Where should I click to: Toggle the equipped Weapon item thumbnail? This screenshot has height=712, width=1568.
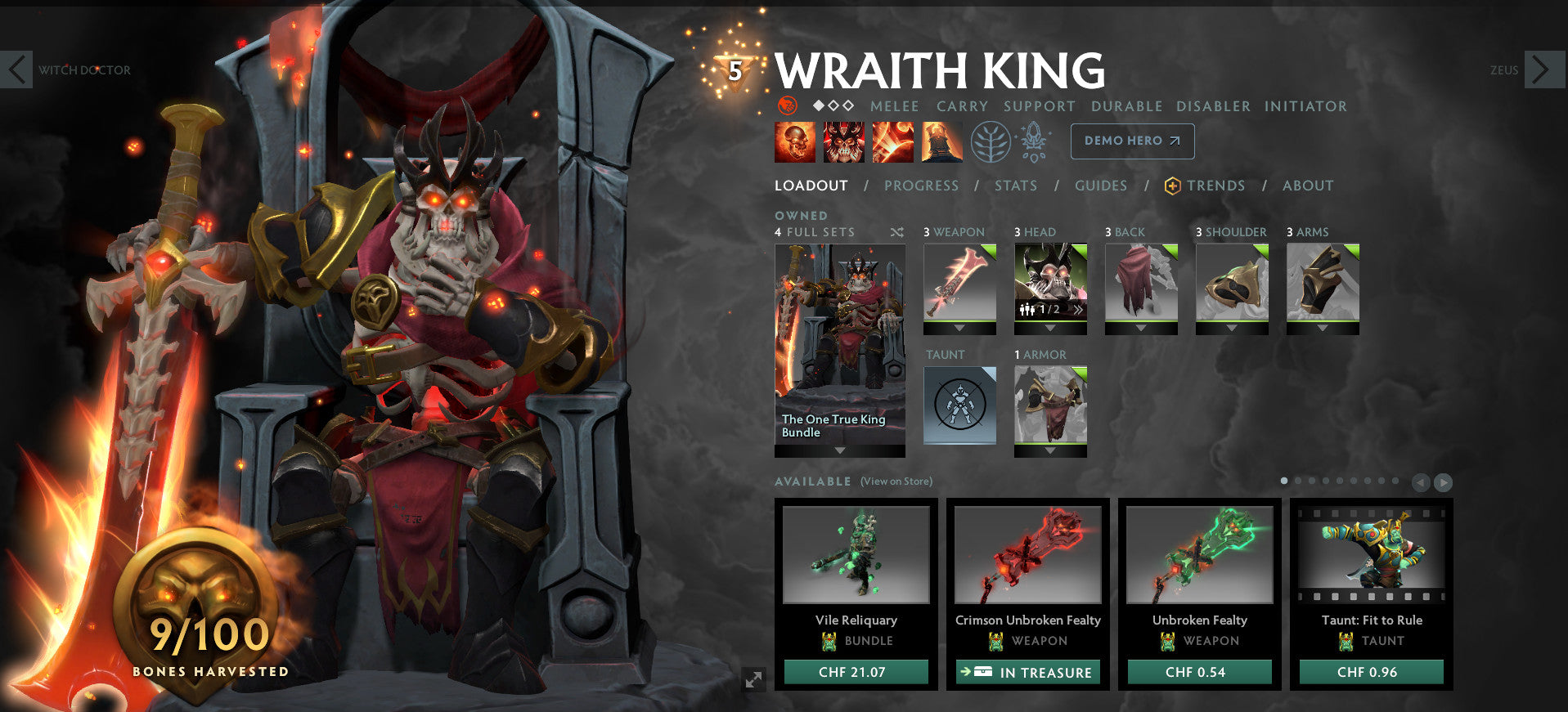[x=959, y=286]
